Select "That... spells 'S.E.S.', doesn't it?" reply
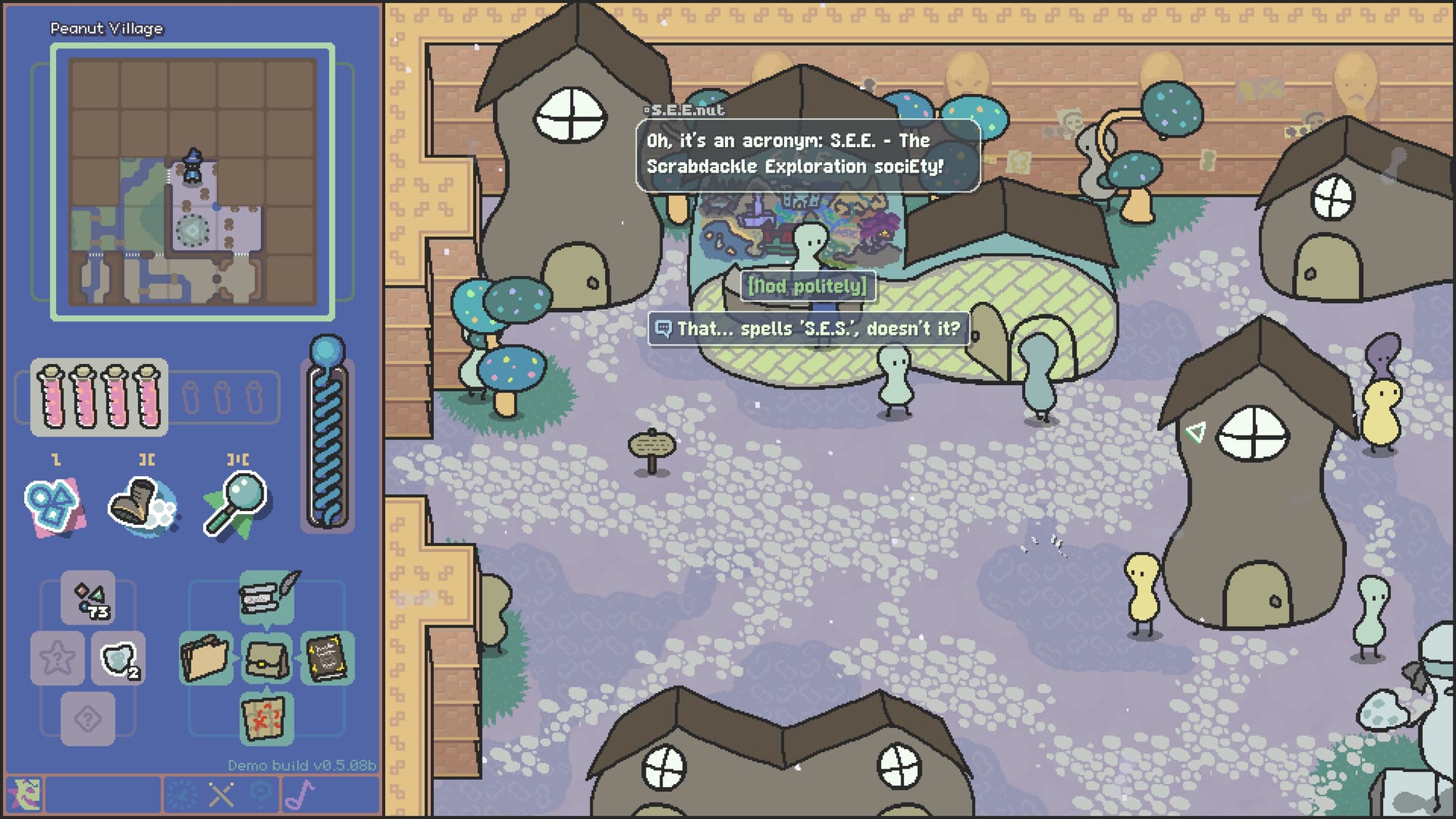This screenshot has width=1456, height=819. click(809, 329)
